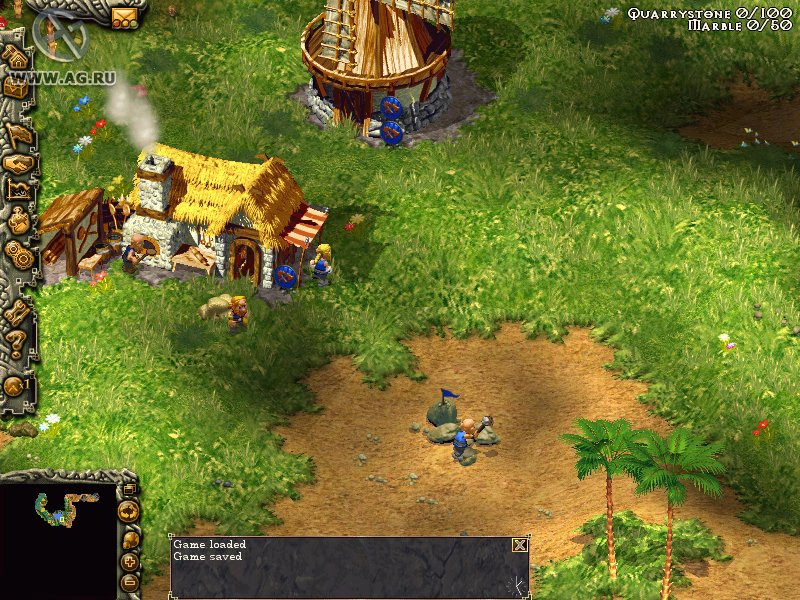Close the game message log

tap(519, 545)
